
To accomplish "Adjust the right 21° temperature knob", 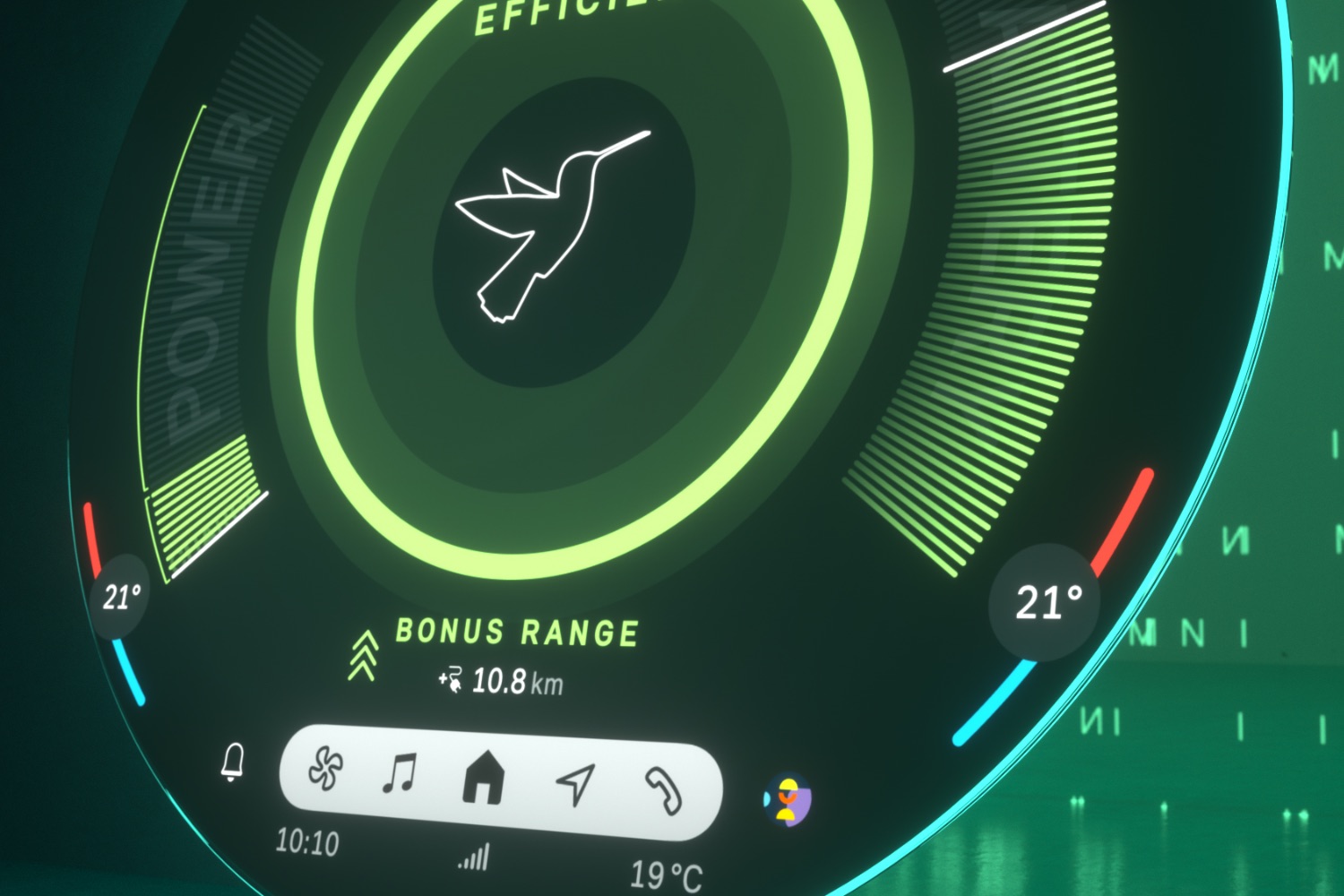I will pyautogui.click(x=1047, y=602).
